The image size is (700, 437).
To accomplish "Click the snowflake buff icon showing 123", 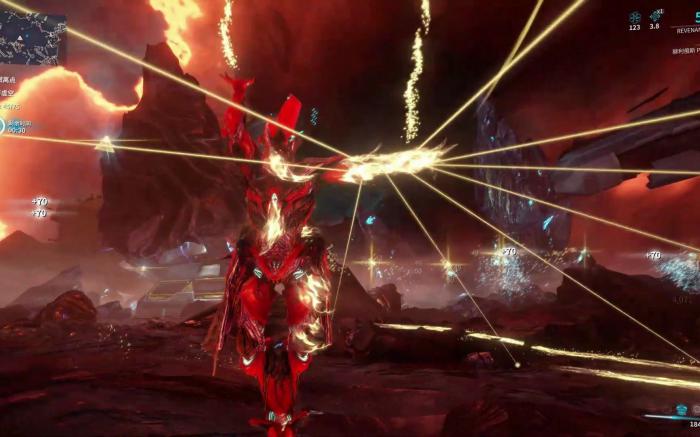I will click(635, 16).
